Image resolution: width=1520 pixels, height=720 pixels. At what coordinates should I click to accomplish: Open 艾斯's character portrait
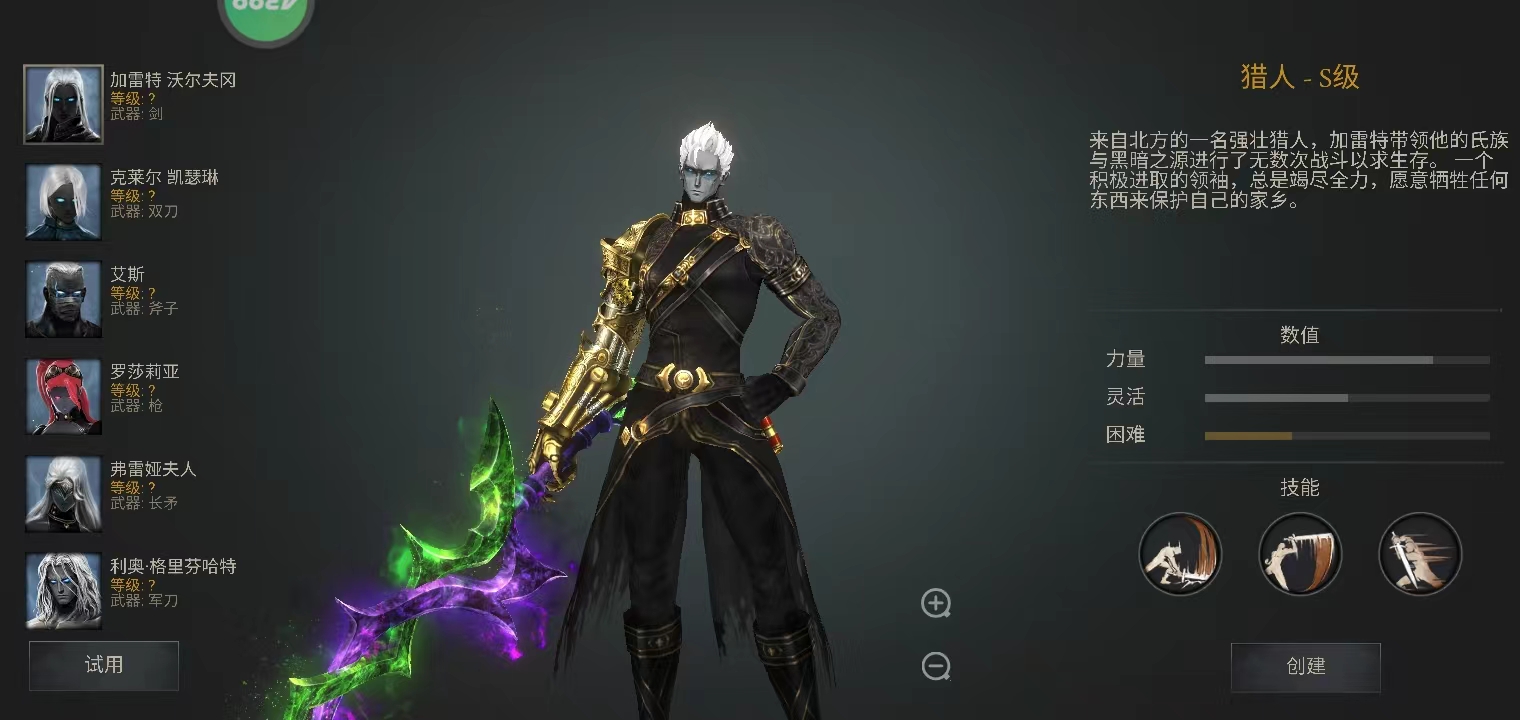click(63, 297)
